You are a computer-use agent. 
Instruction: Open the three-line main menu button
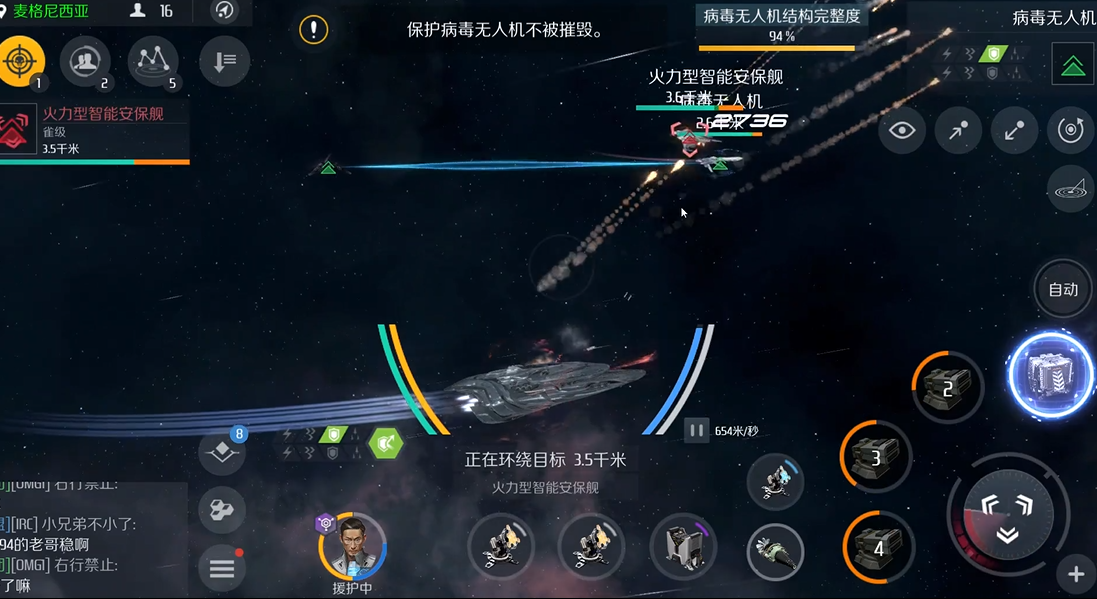pyautogui.click(x=222, y=568)
